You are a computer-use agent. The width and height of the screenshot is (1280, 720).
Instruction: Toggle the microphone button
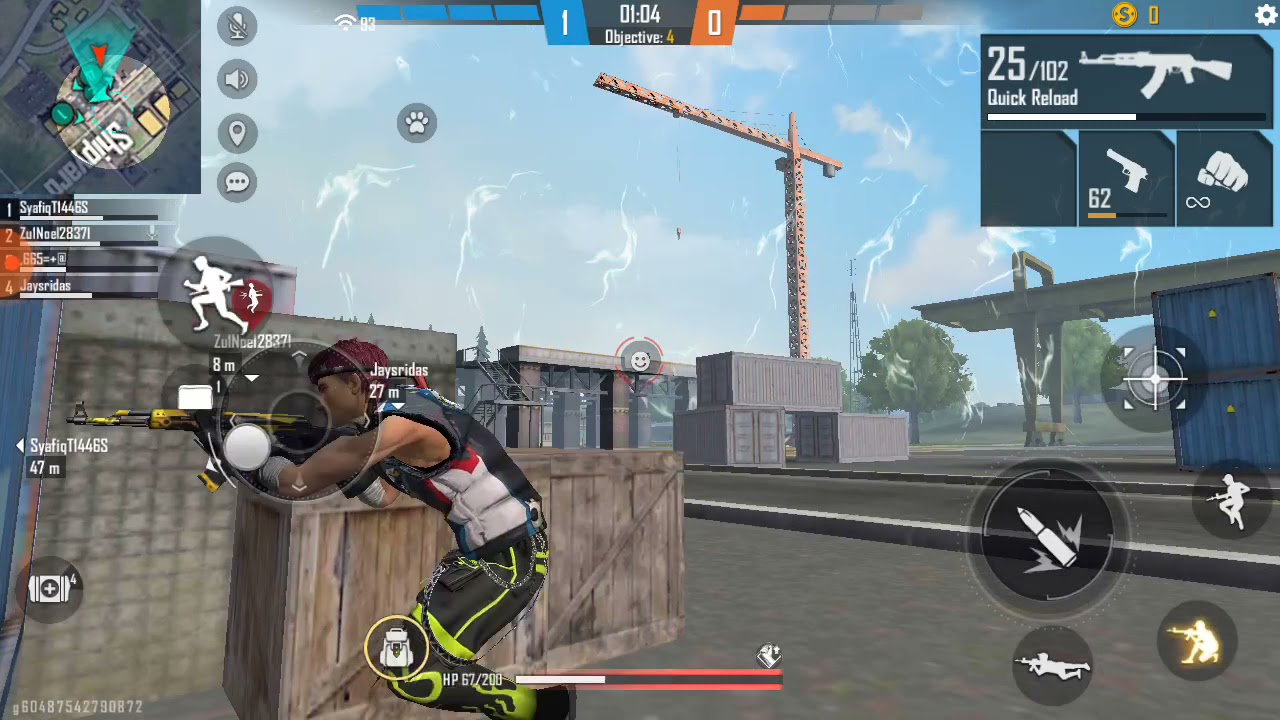pos(237,27)
